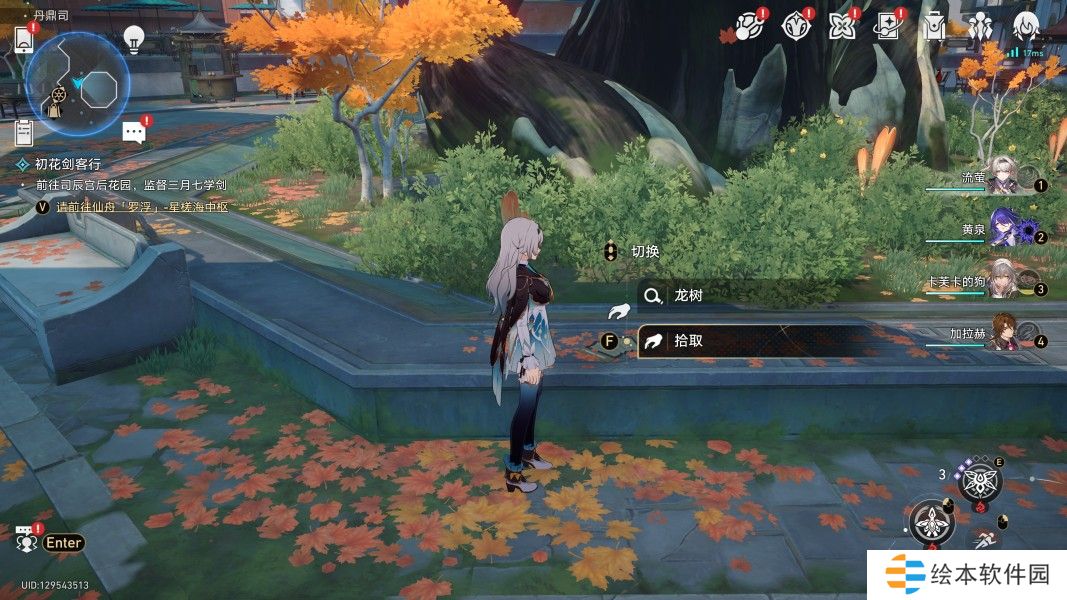Switch to party member 卡芙卡的狗
The height and width of the screenshot is (600, 1067).
(x=1002, y=284)
